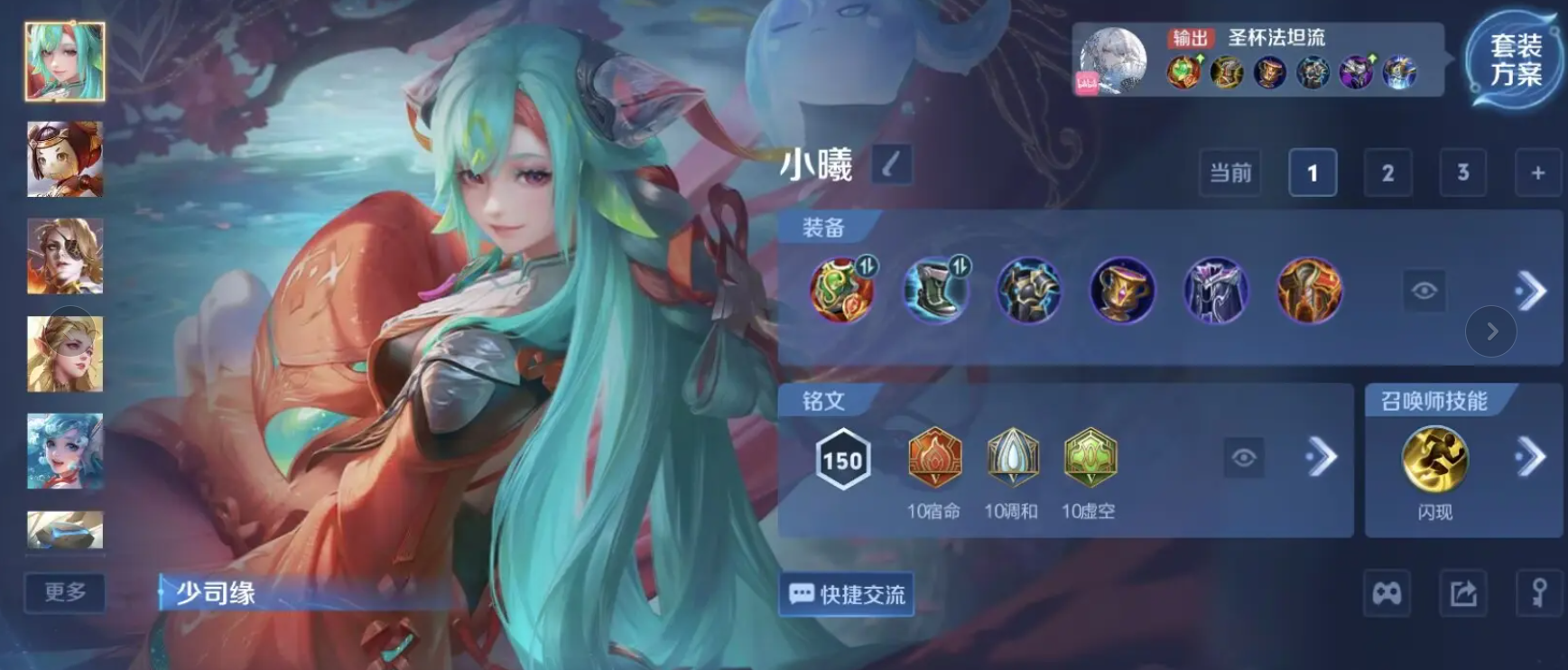The width and height of the screenshot is (1568, 670).
Task: Open the game controller icon at bottom right
Action: 1387,594
